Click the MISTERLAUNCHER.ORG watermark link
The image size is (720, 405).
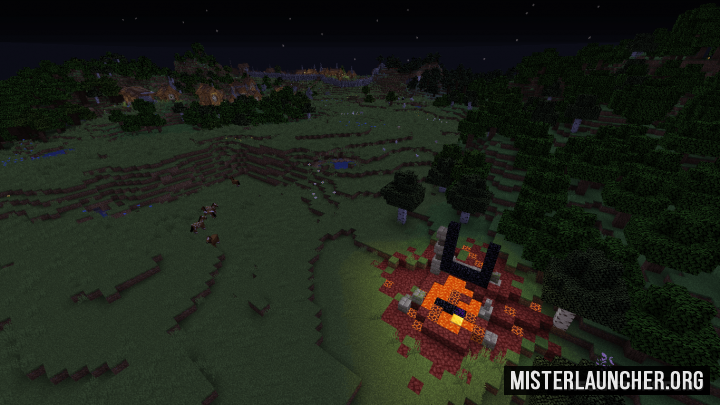pyautogui.click(x=607, y=380)
